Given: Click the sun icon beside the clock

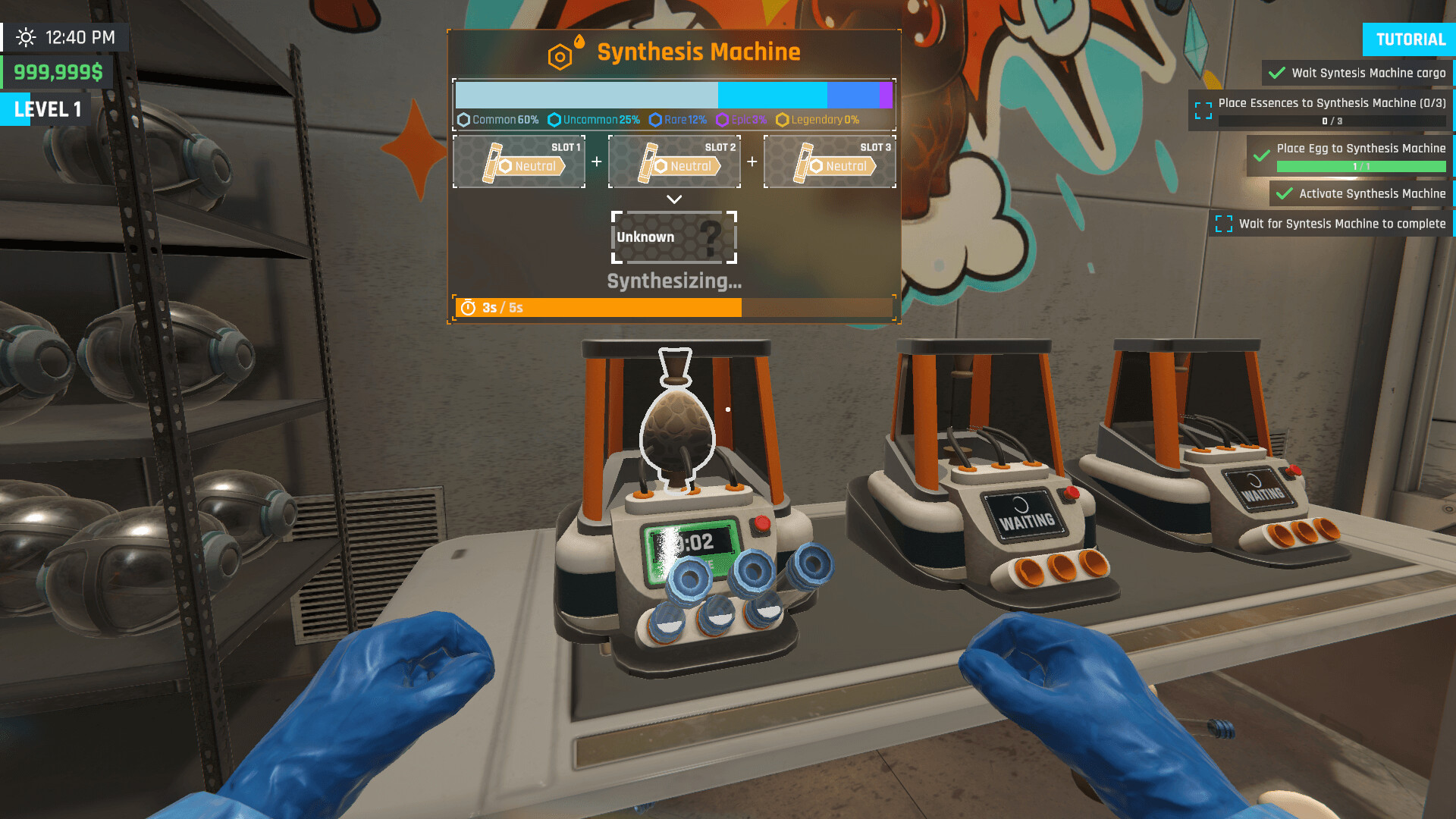Looking at the screenshot, I should point(27,36).
